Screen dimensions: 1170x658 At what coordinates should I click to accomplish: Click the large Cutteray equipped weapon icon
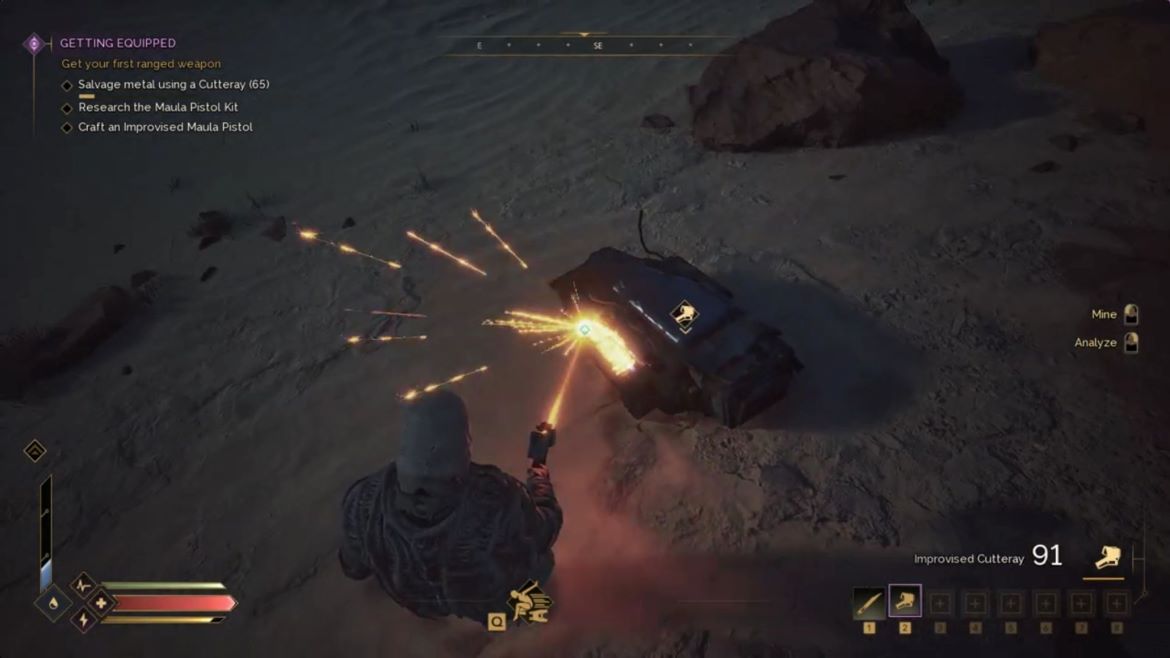point(1106,557)
